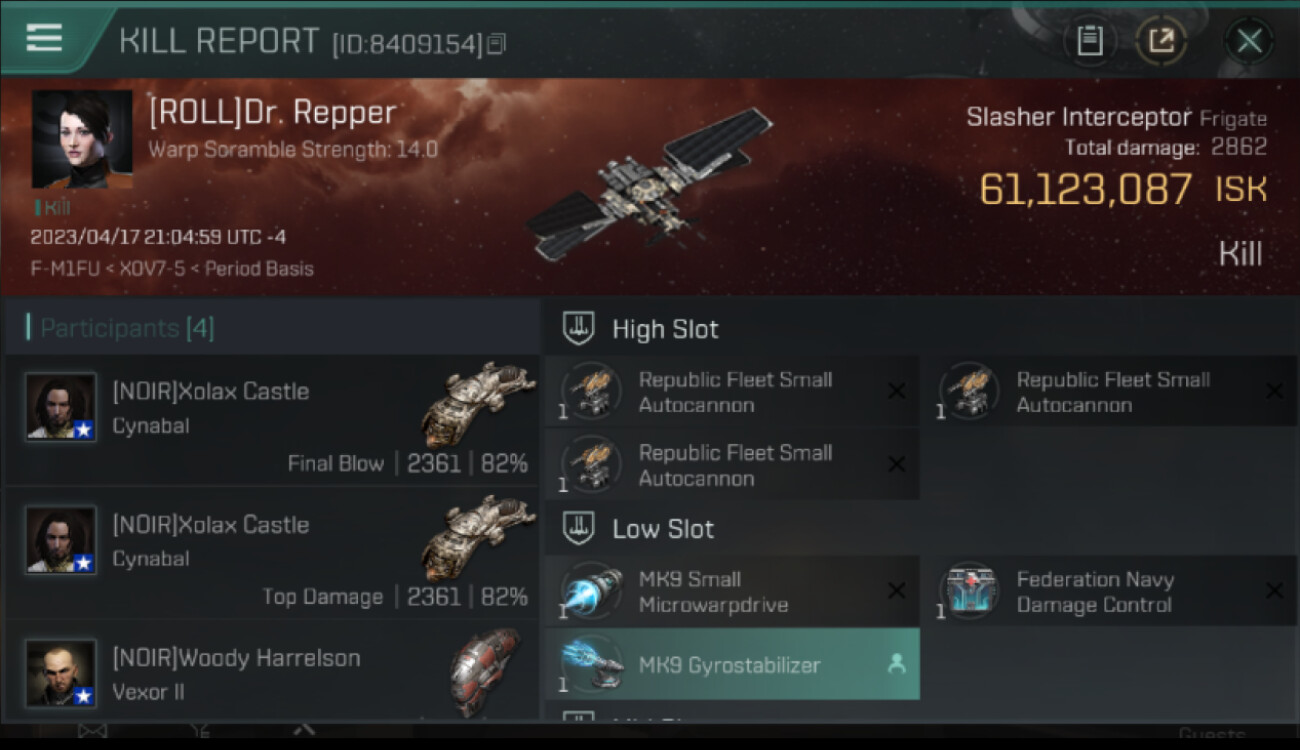Open the clipboard notes icon
1300x750 pixels.
click(1089, 41)
